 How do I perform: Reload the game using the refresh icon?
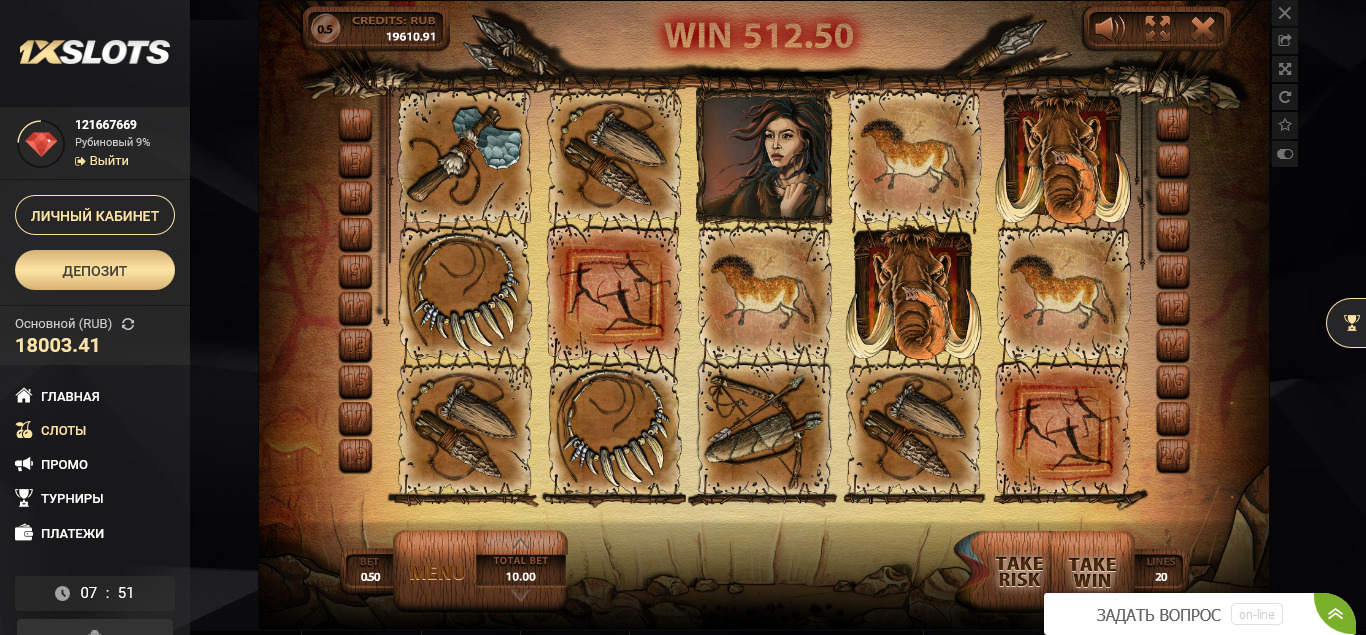click(x=1285, y=97)
